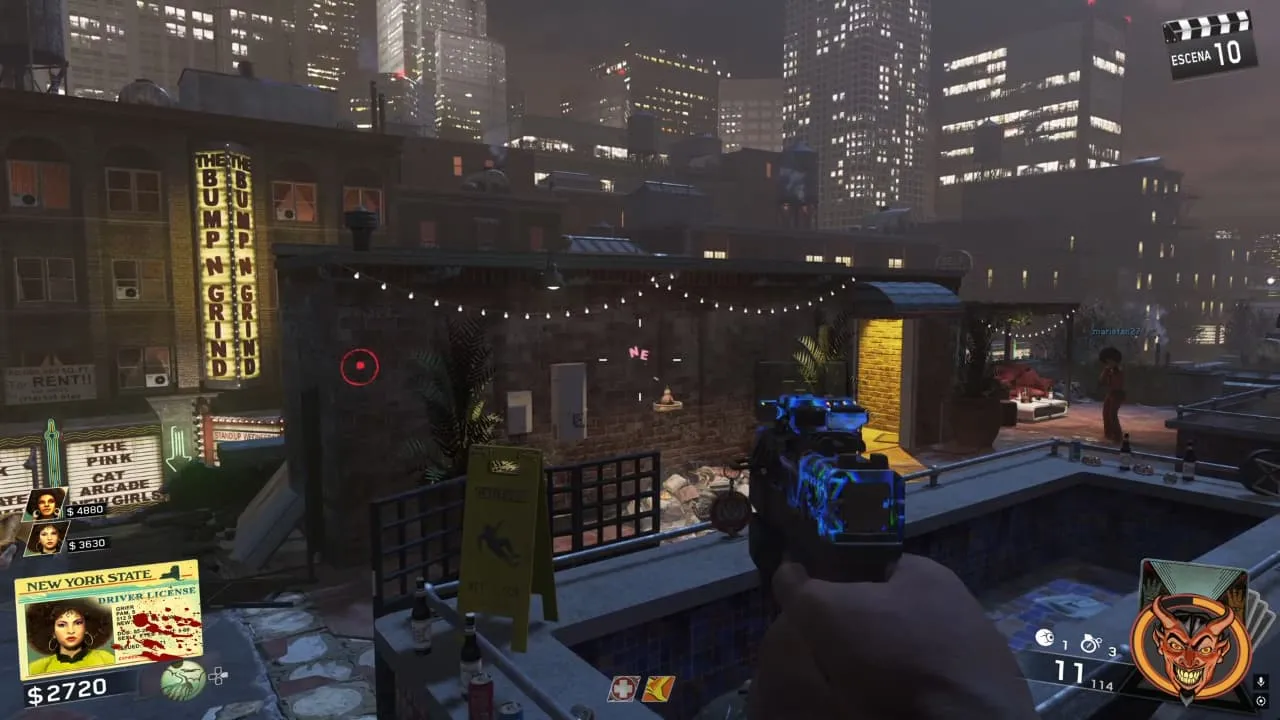Select the orange running-figure perk icon
The height and width of the screenshot is (720, 1280).
(x=658, y=689)
